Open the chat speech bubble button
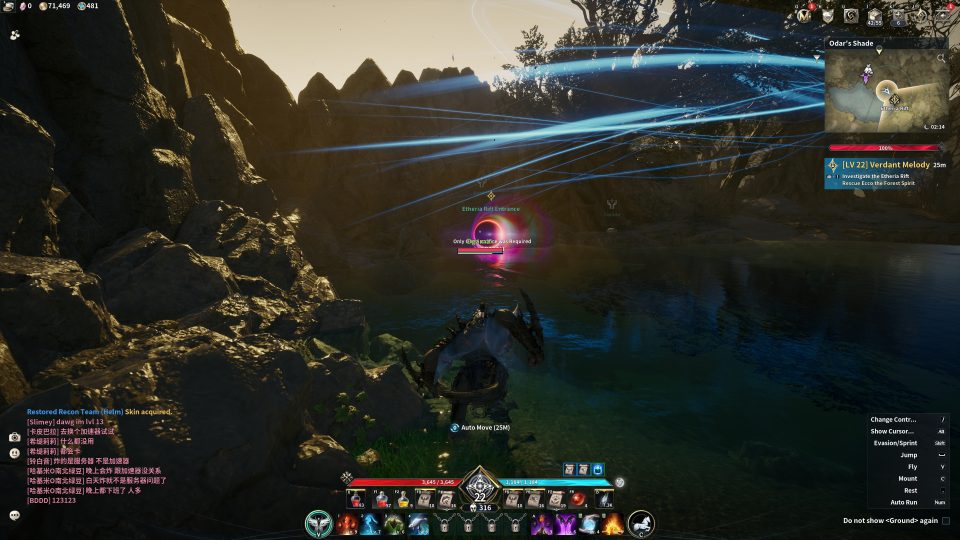This screenshot has width=960, height=540. (x=15, y=515)
